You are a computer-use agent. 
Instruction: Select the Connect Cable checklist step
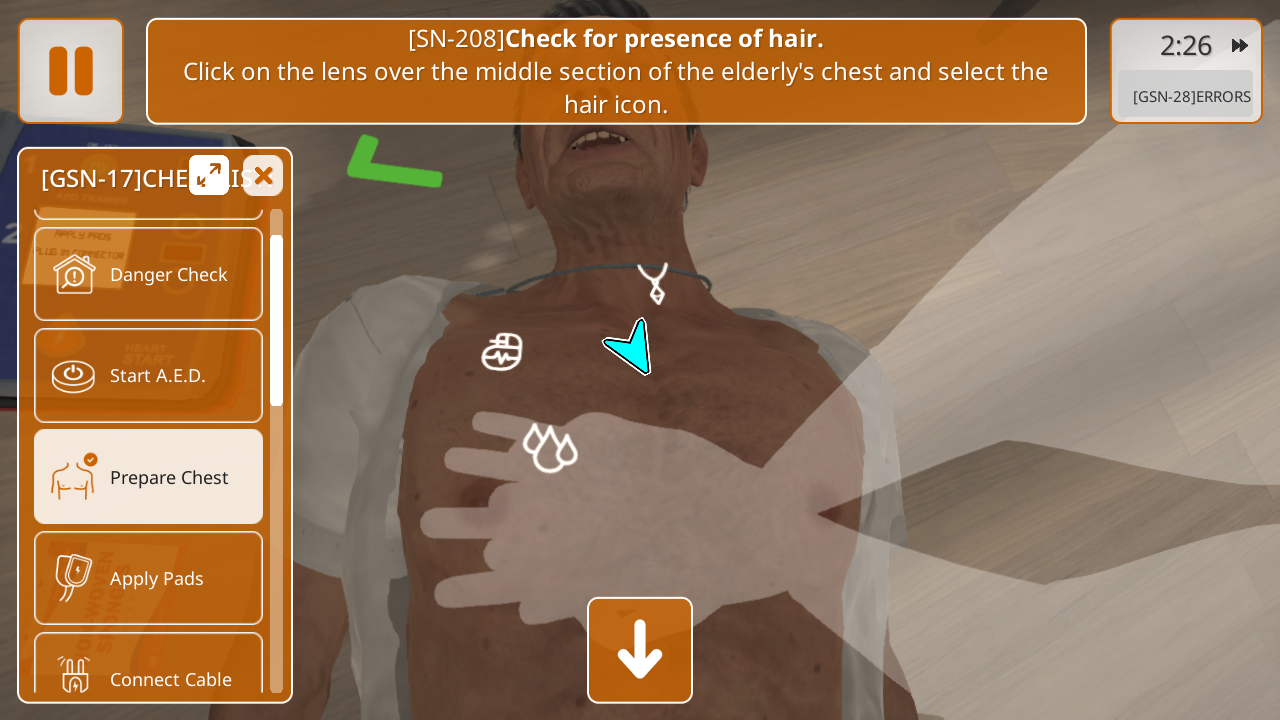149,672
